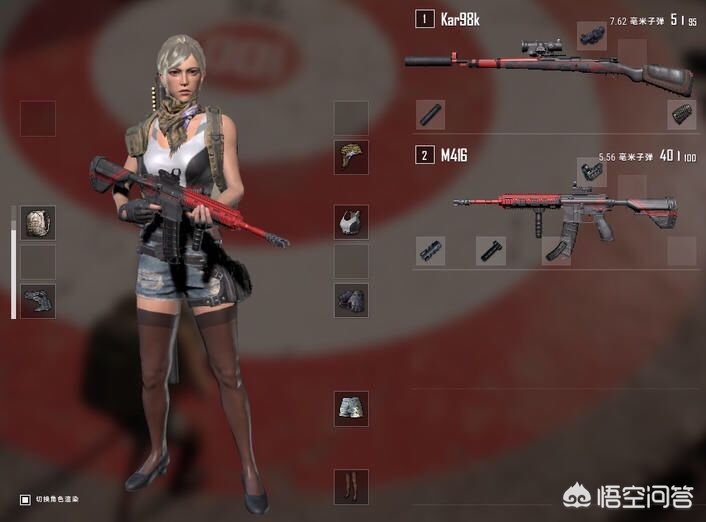Pick the M416 foregrip attachment slot

[490, 250]
